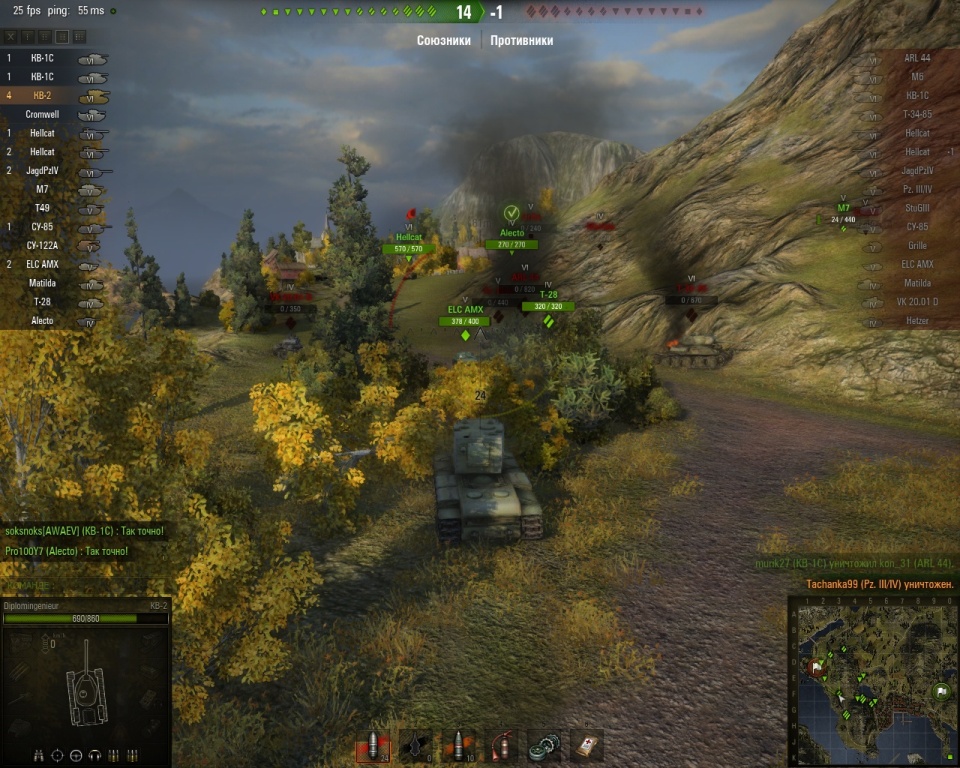Hide the player panel with X button

(x=12, y=36)
